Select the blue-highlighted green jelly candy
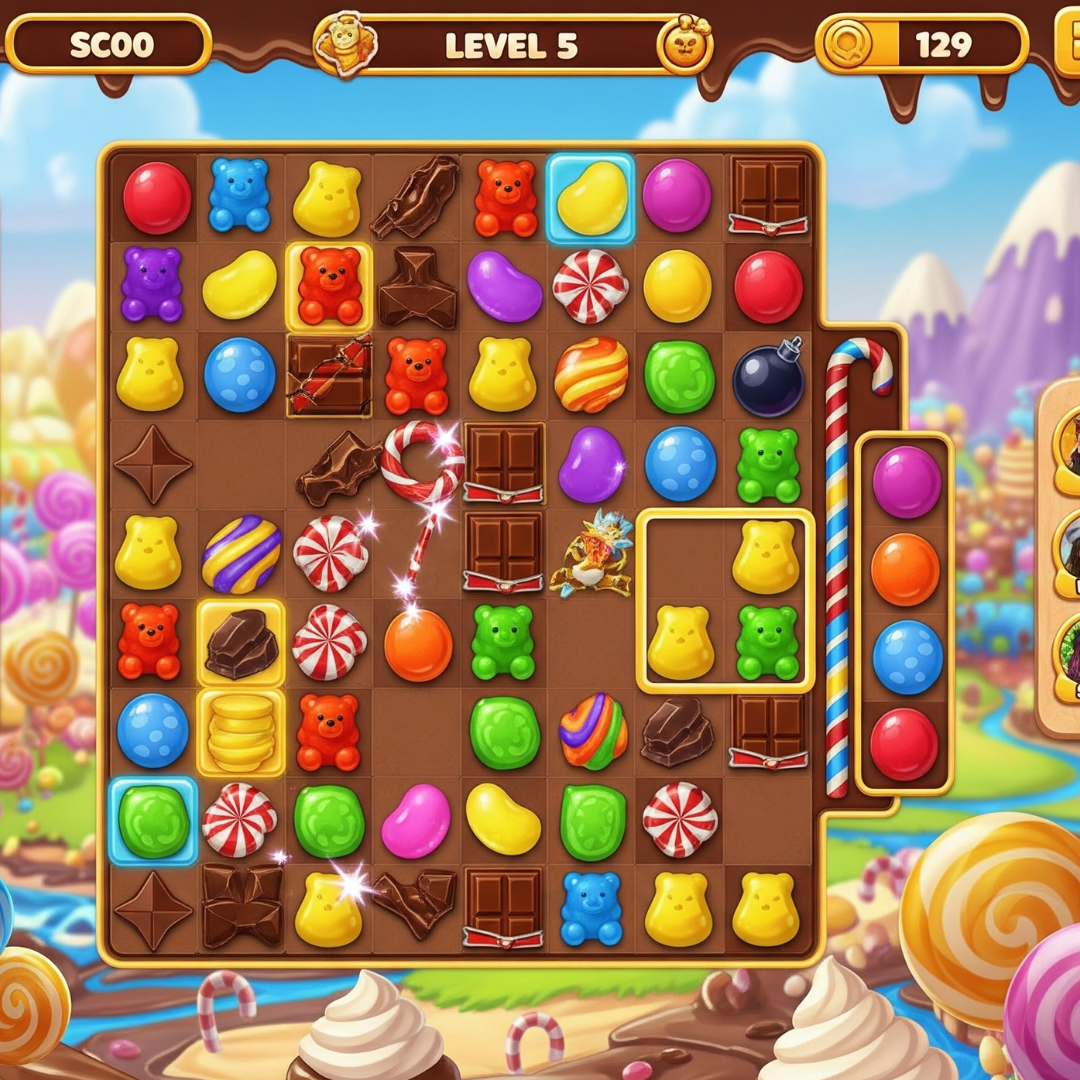This screenshot has height=1080, width=1080. point(153,820)
